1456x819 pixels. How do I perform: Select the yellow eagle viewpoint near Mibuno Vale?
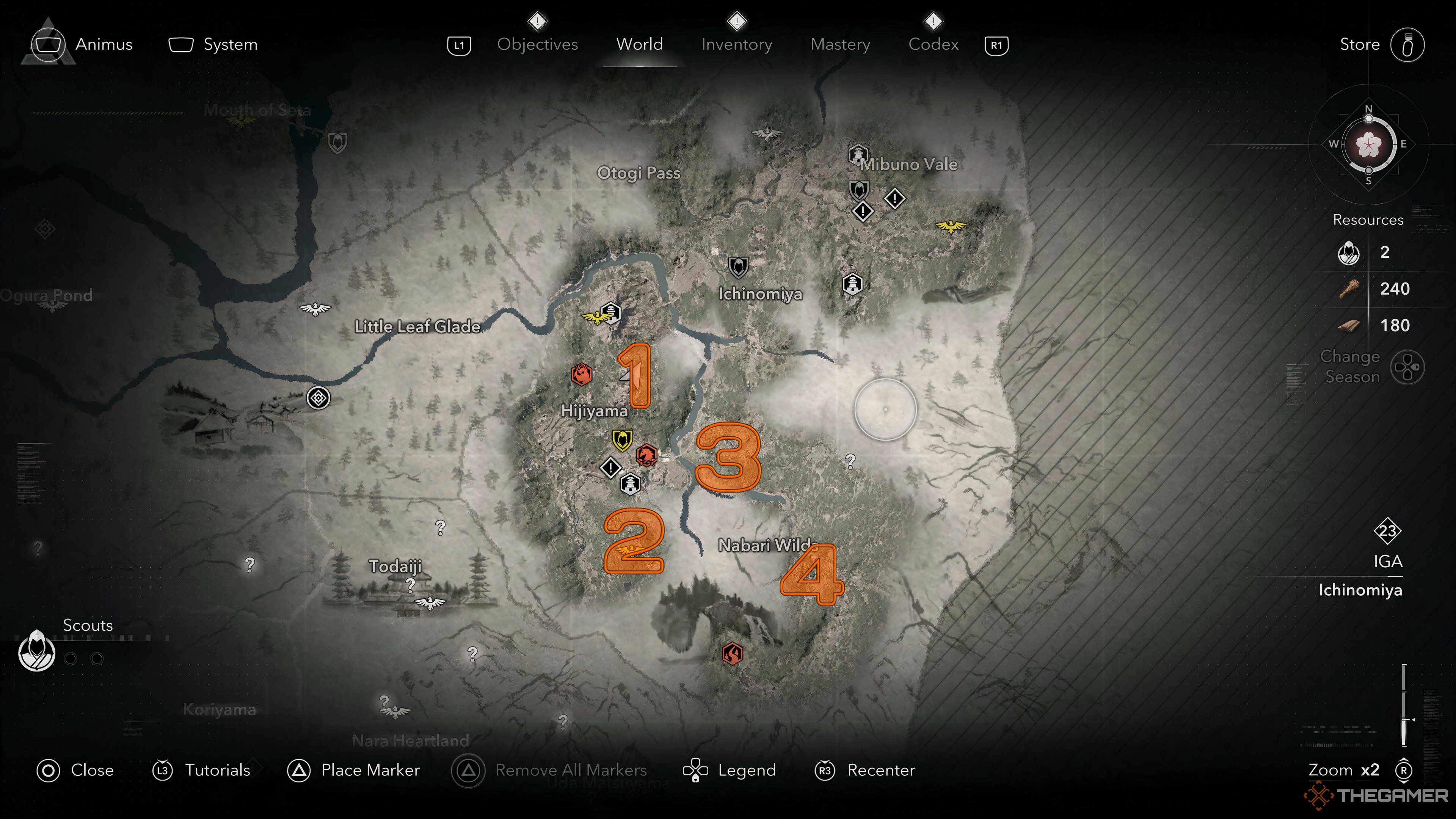[x=951, y=226]
